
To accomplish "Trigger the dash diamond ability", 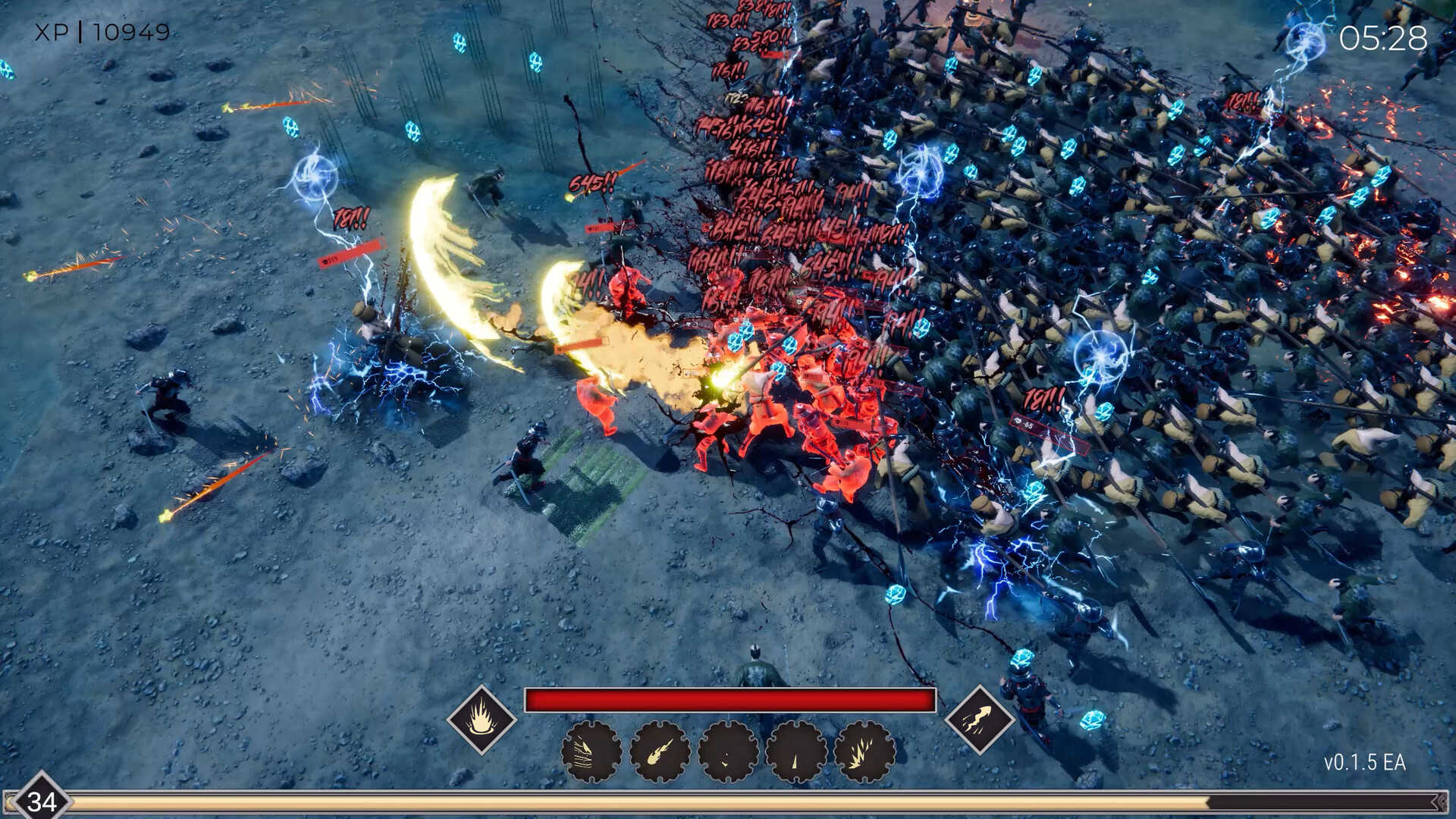I will [978, 719].
